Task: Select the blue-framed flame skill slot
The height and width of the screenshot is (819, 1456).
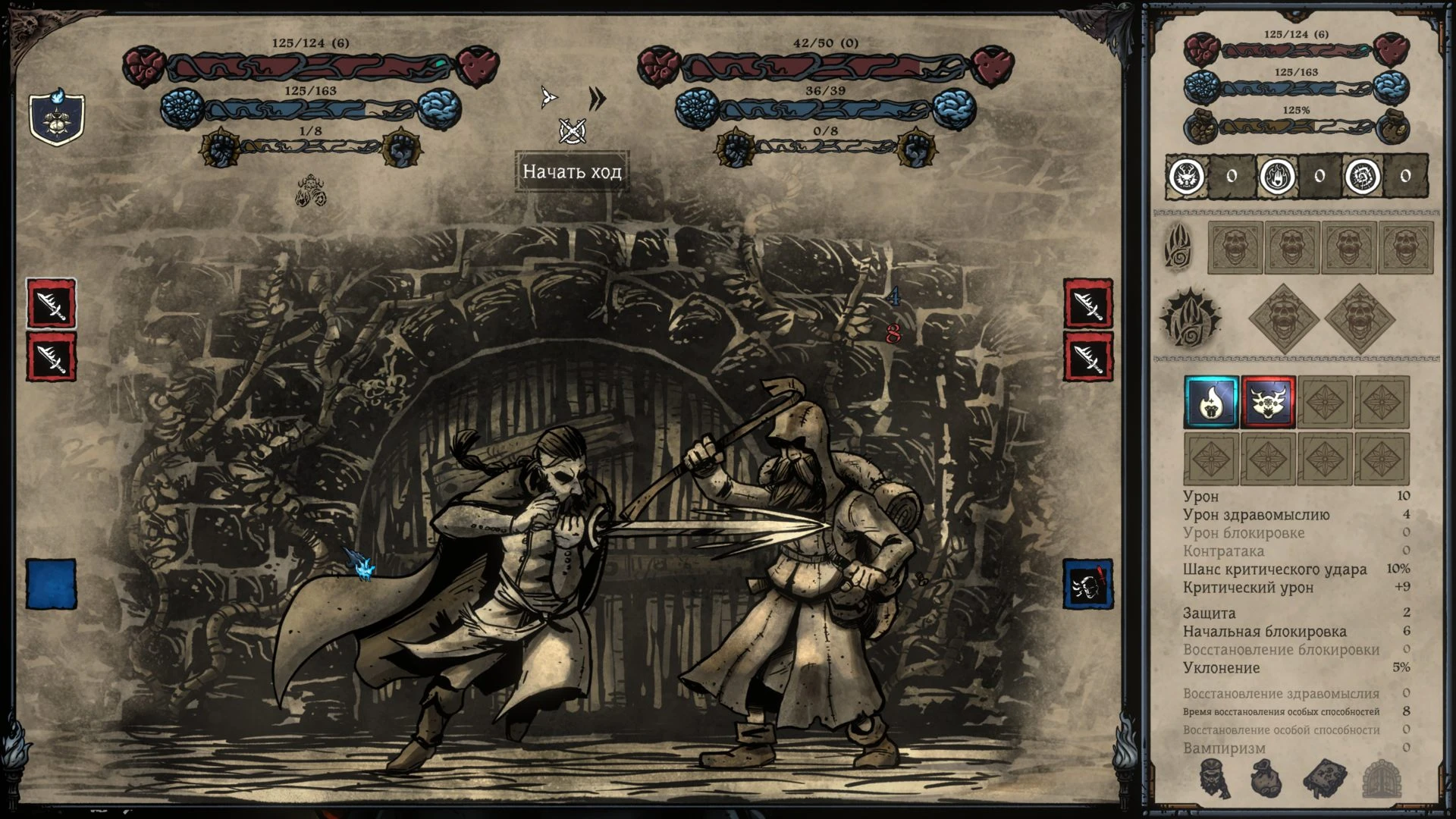Action: [x=1211, y=403]
